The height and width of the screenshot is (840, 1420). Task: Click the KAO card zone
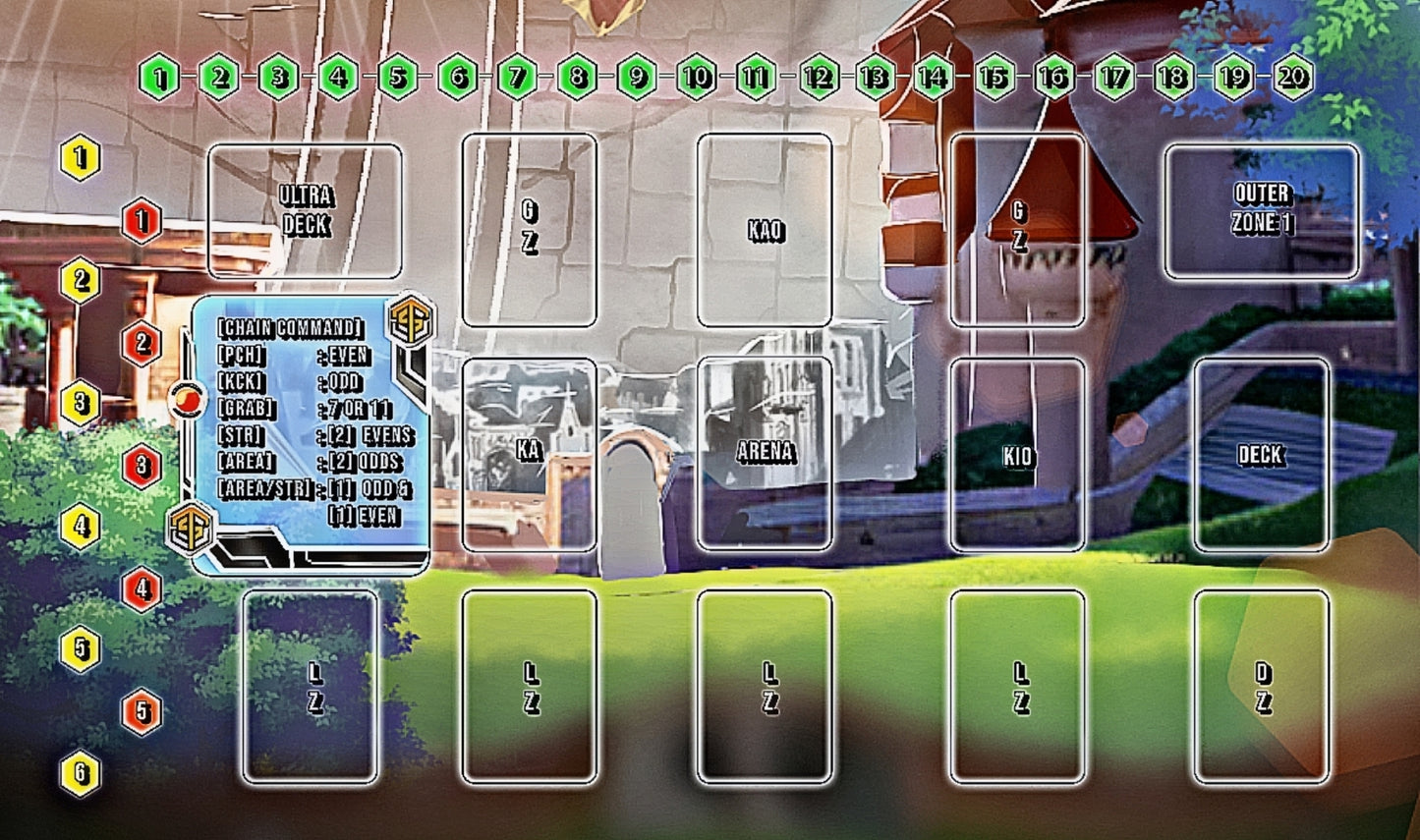(765, 230)
